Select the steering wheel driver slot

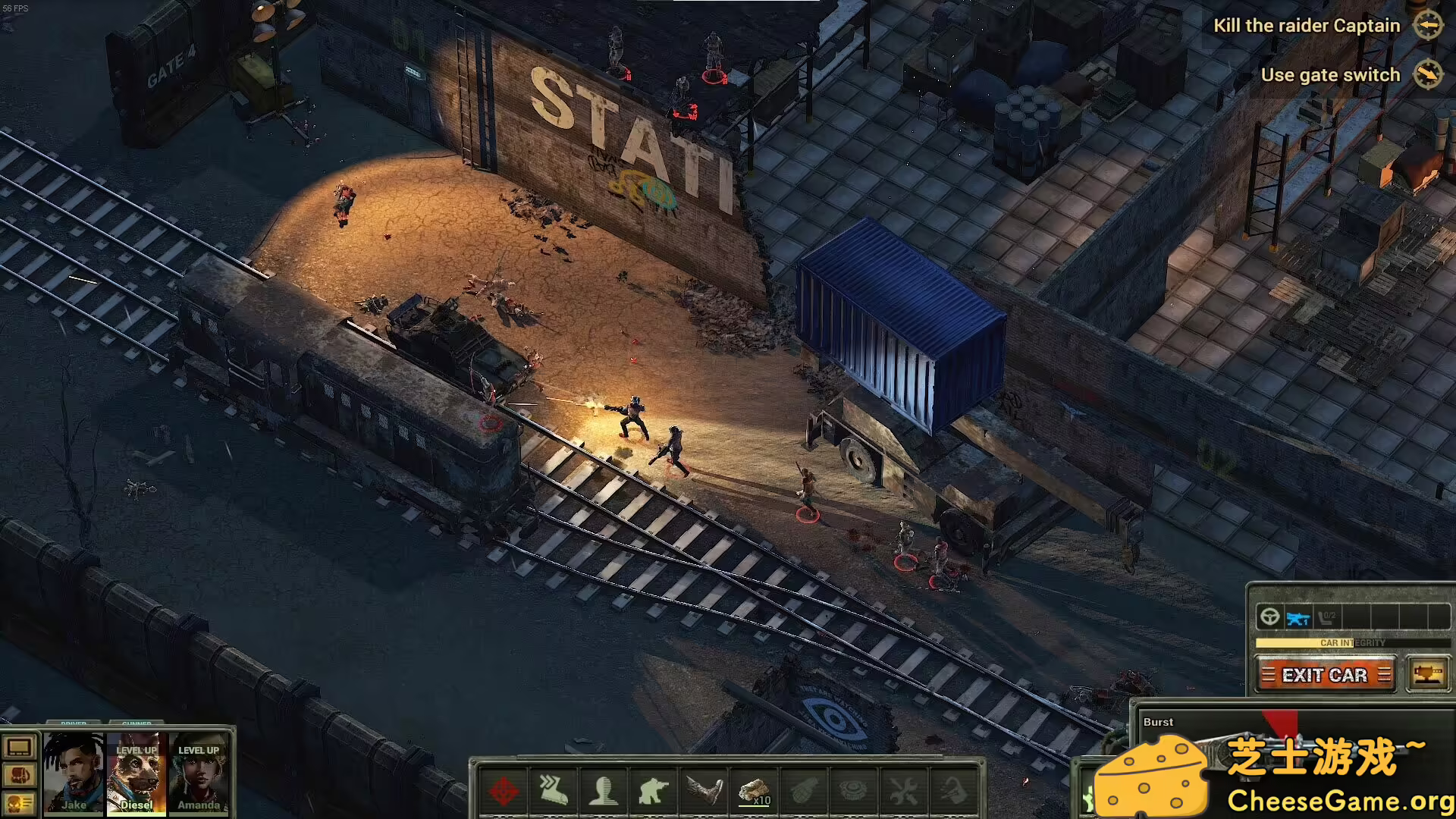[1269, 617]
